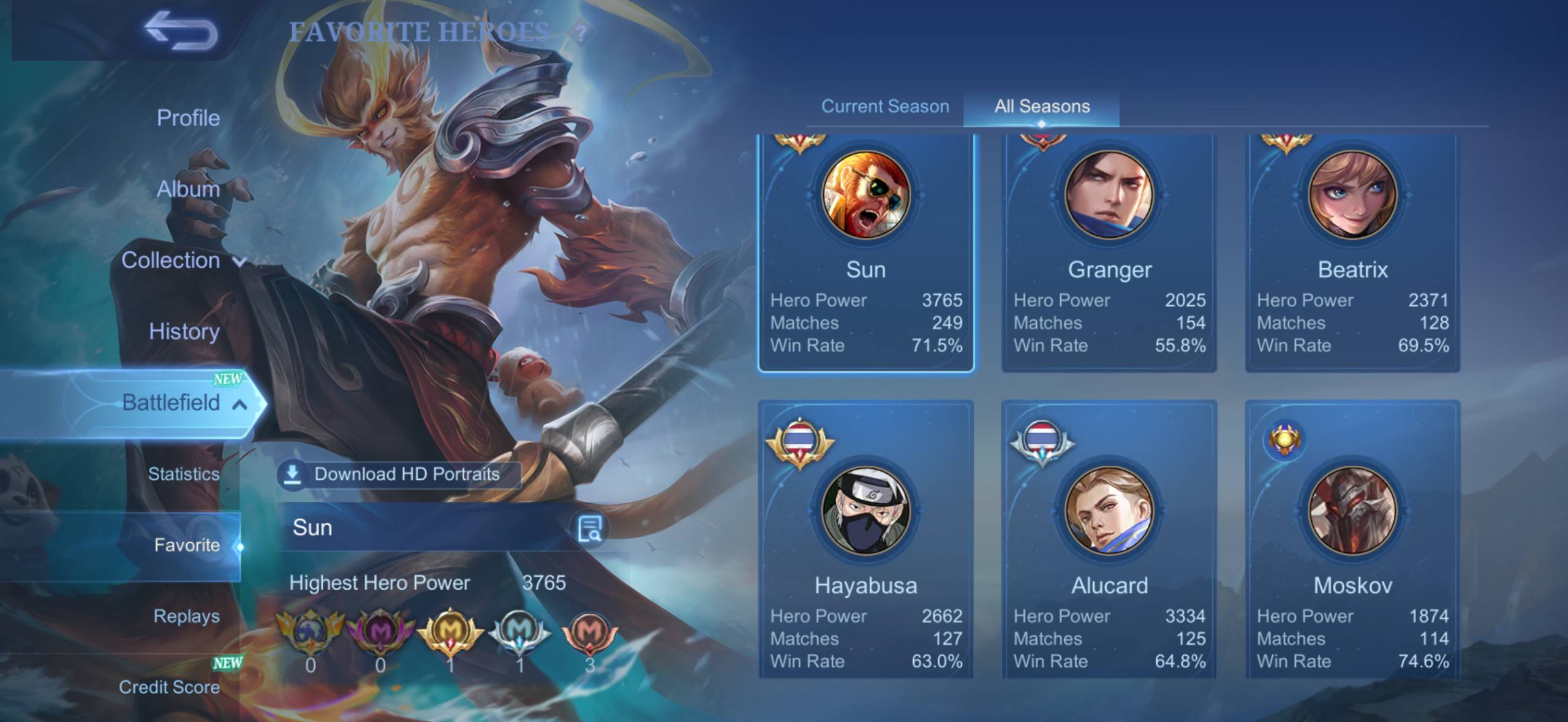The width and height of the screenshot is (1568, 722).
Task: Open the Replays page
Action: click(x=186, y=616)
